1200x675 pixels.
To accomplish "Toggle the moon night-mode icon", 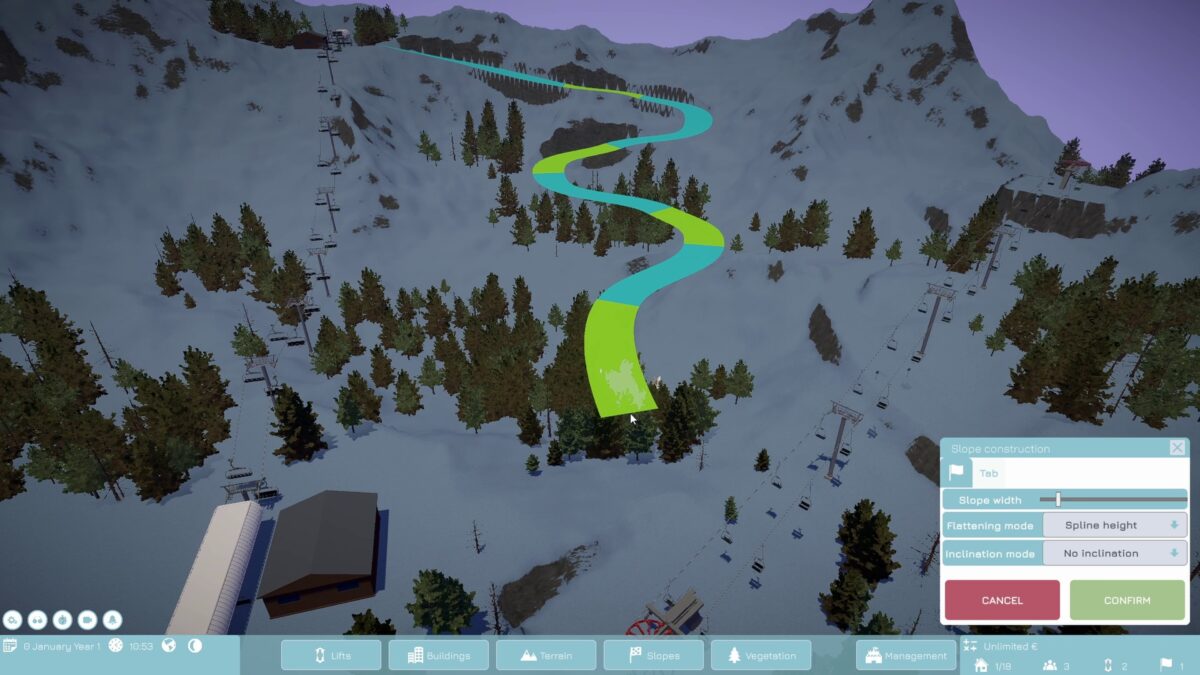I will click(195, 645).
